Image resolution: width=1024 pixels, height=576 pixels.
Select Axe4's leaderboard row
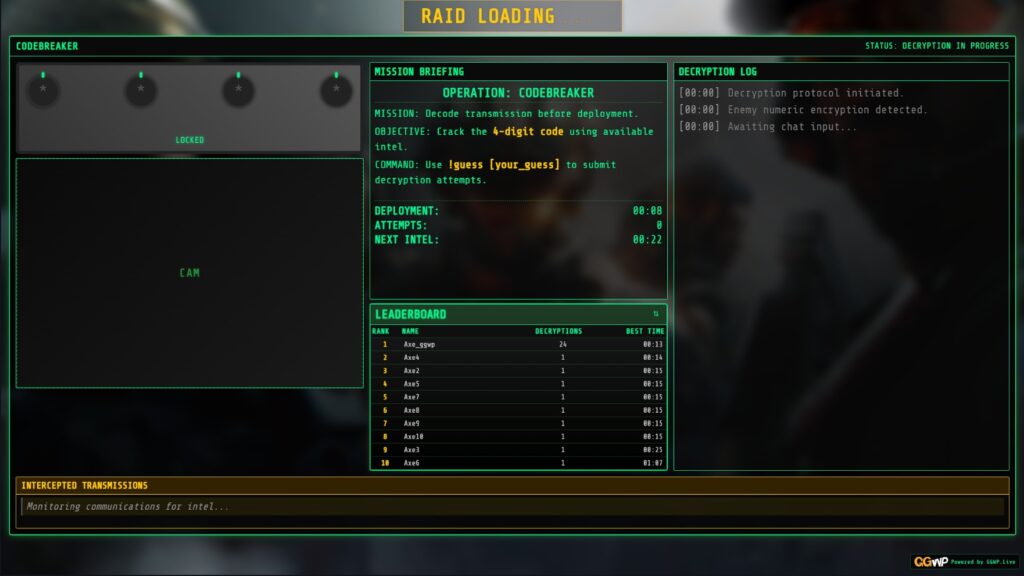click(518, 357)
